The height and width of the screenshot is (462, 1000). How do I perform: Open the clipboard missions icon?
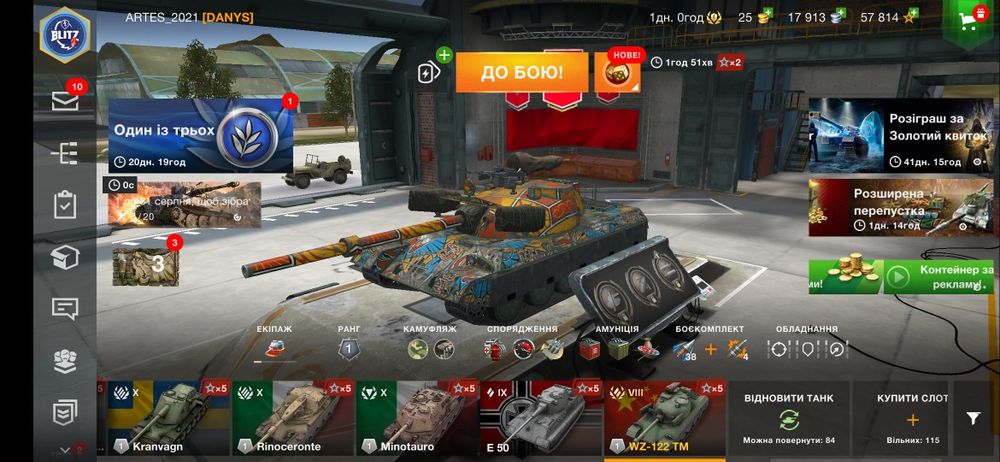[65, 205]
